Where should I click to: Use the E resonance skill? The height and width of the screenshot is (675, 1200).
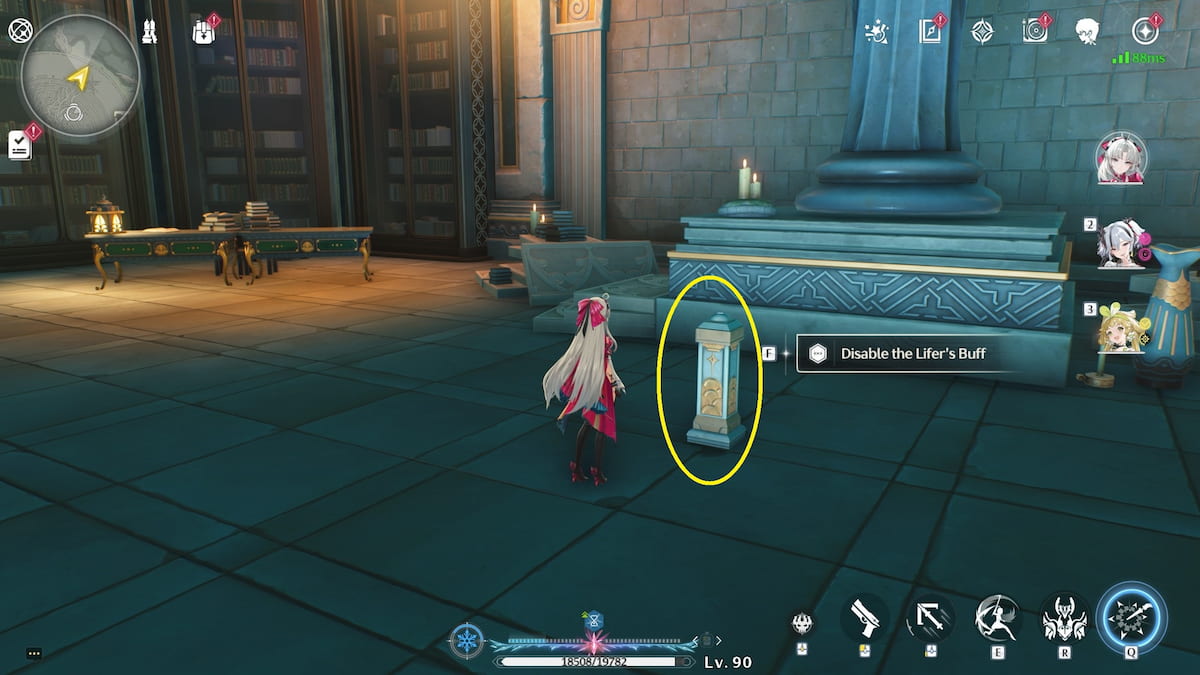(997, 619)
